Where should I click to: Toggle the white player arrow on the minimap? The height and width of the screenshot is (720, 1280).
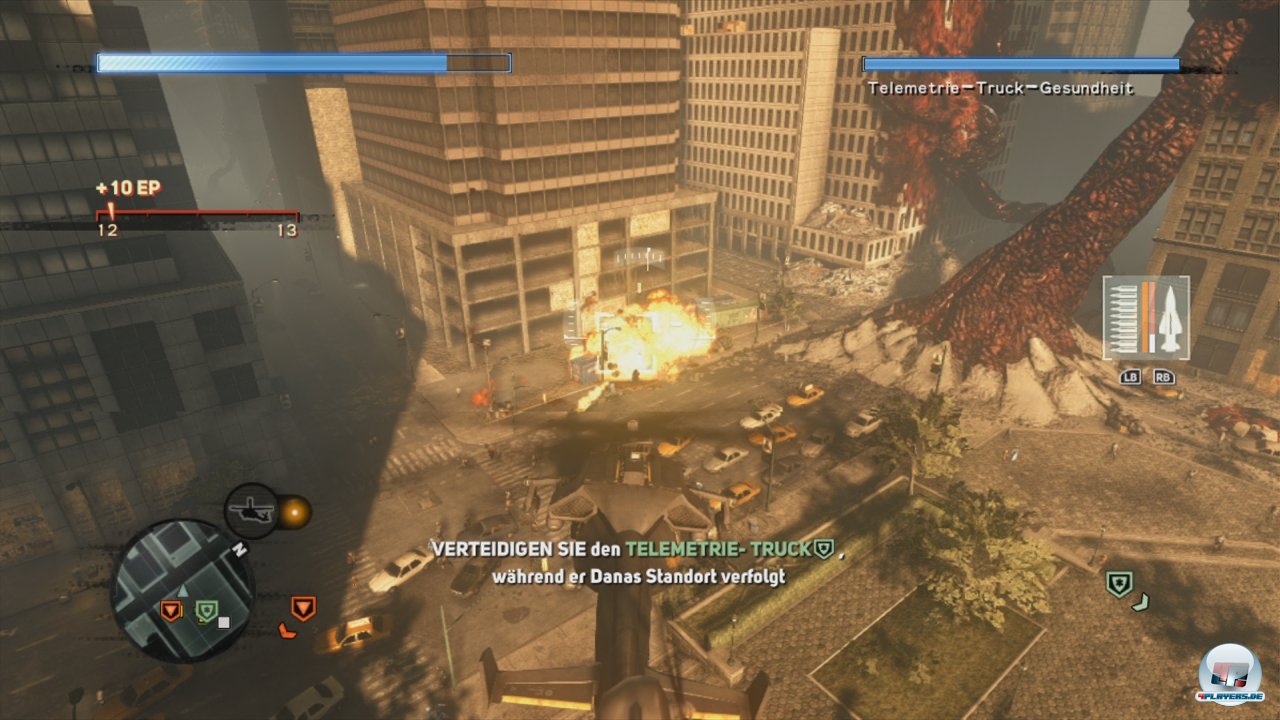point(182,591)
